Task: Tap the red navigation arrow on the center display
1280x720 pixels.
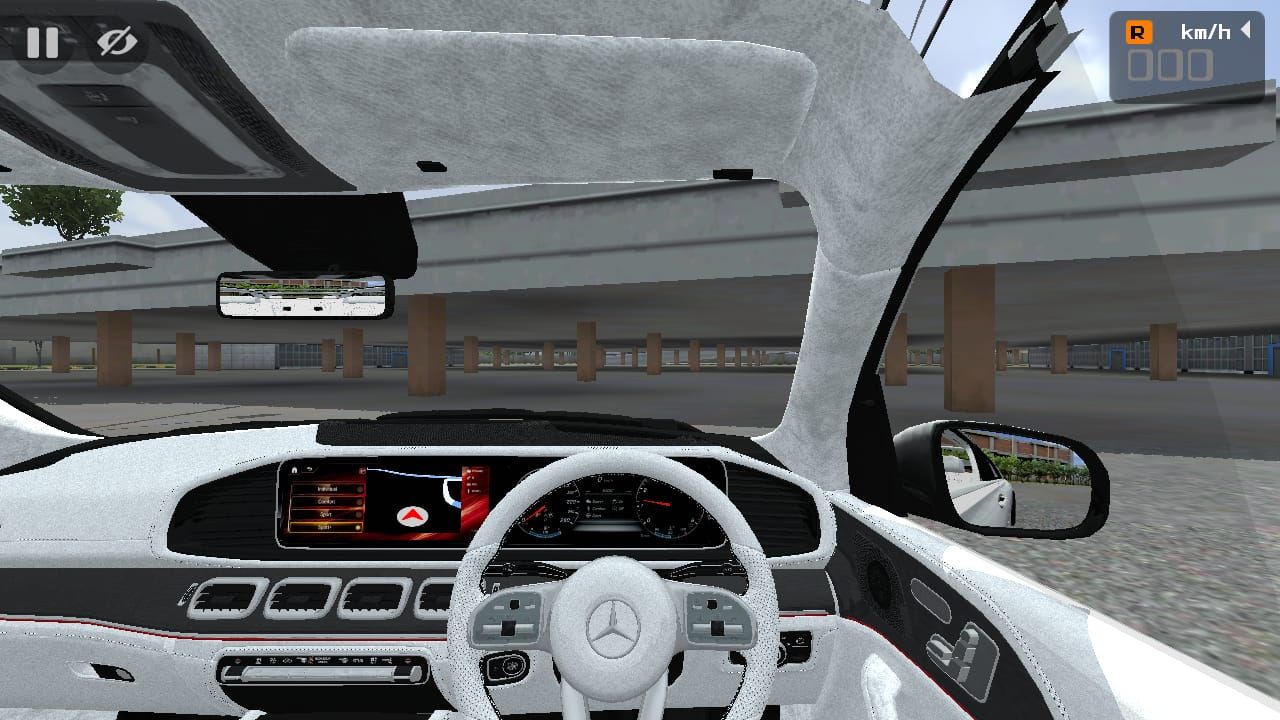Action: pos(413,516)
